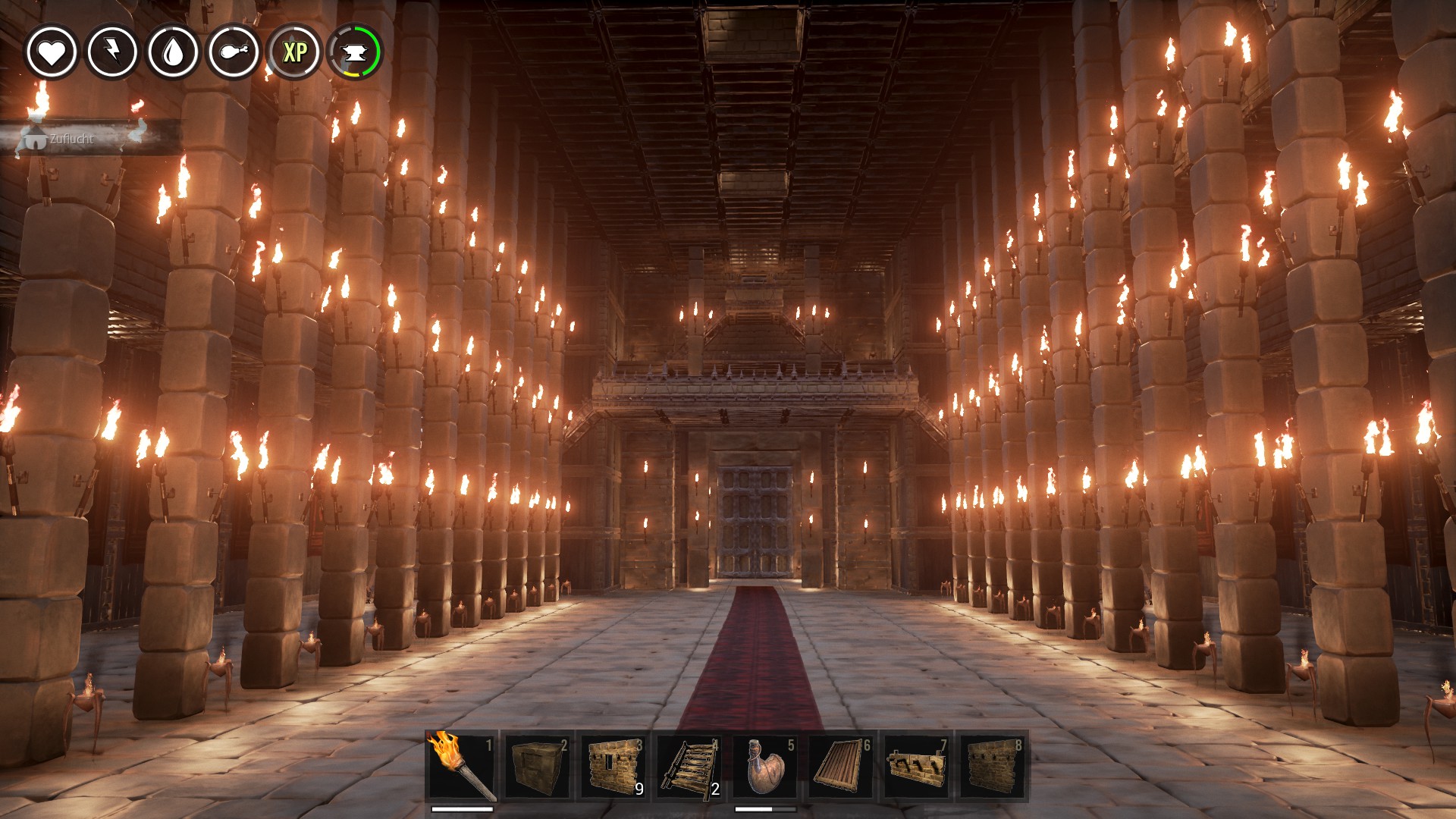Select the brick window wall piece
Image resolution: width=1456 pixels, height=819 pixels.
coord(613,765)
